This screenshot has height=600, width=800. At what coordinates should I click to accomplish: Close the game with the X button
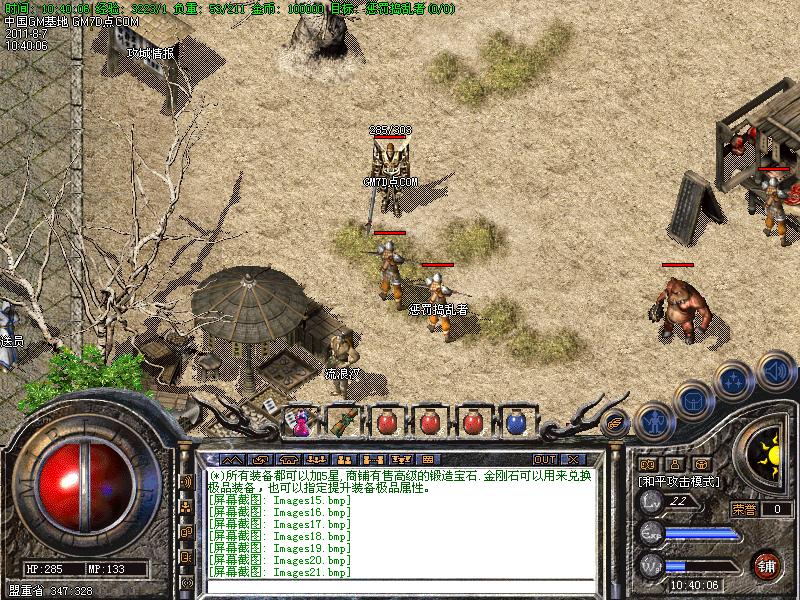572,459
